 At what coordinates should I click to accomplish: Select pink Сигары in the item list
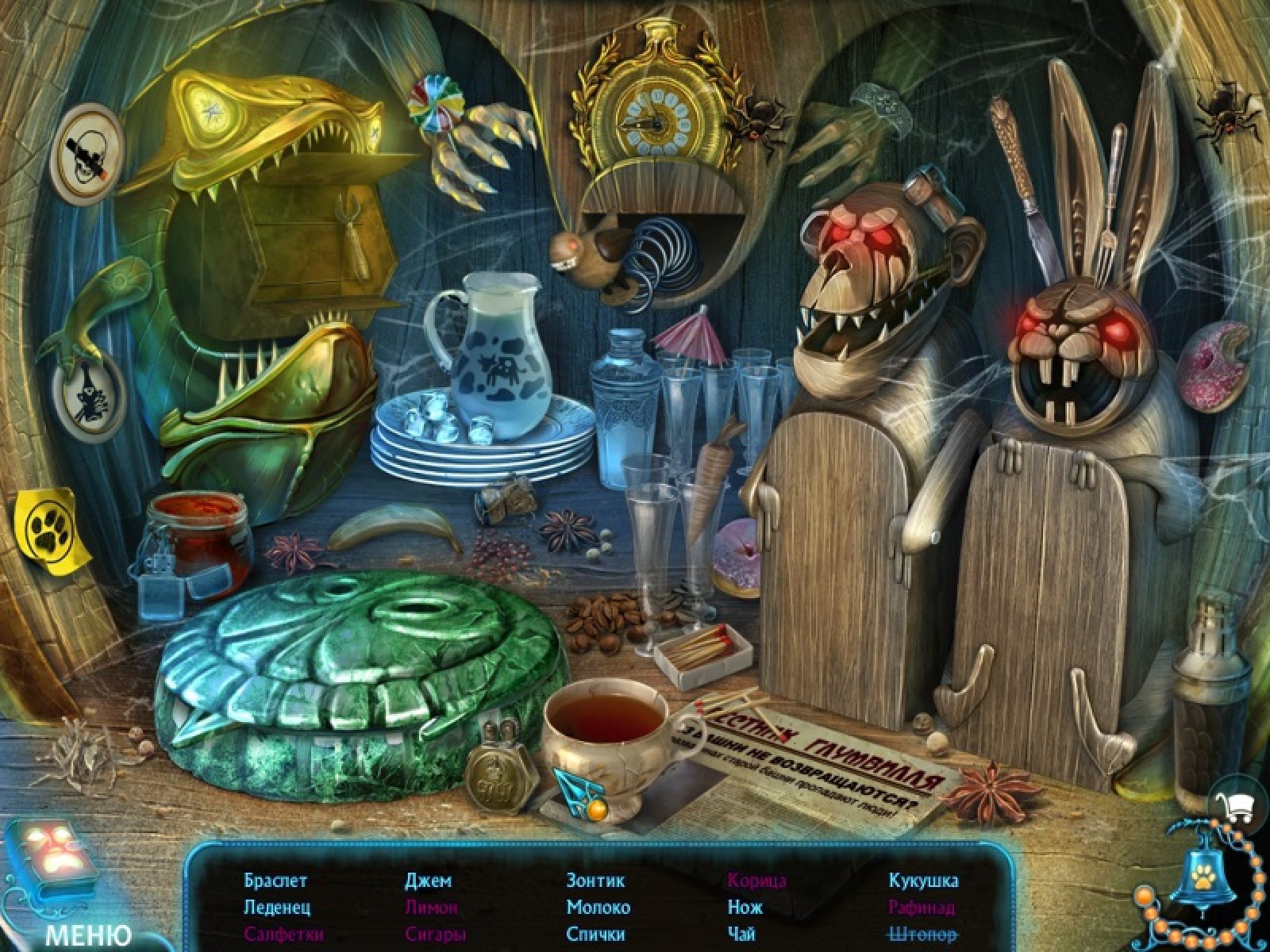434,934
